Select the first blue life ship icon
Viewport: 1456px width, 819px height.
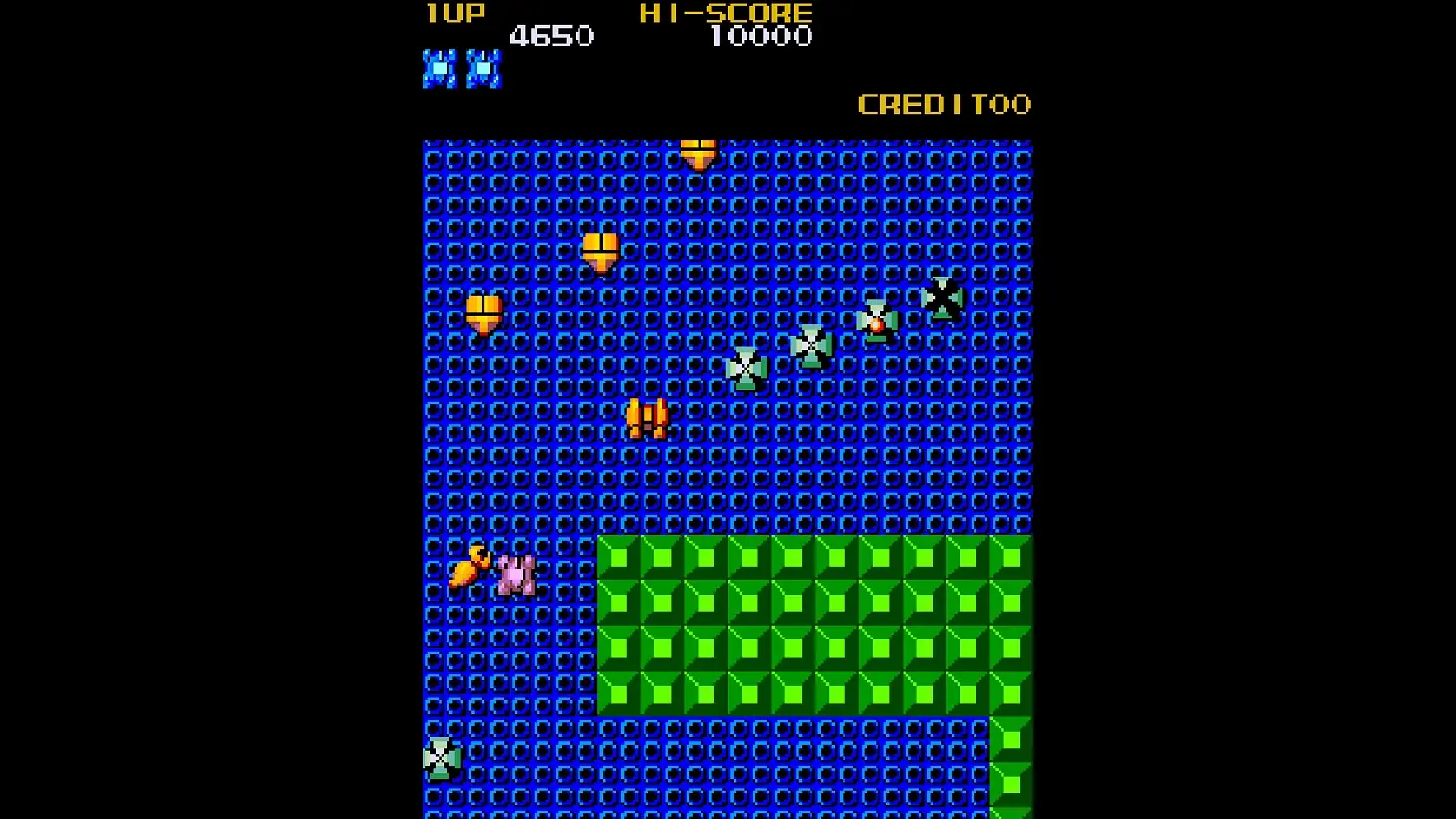[x=439, y=66]
